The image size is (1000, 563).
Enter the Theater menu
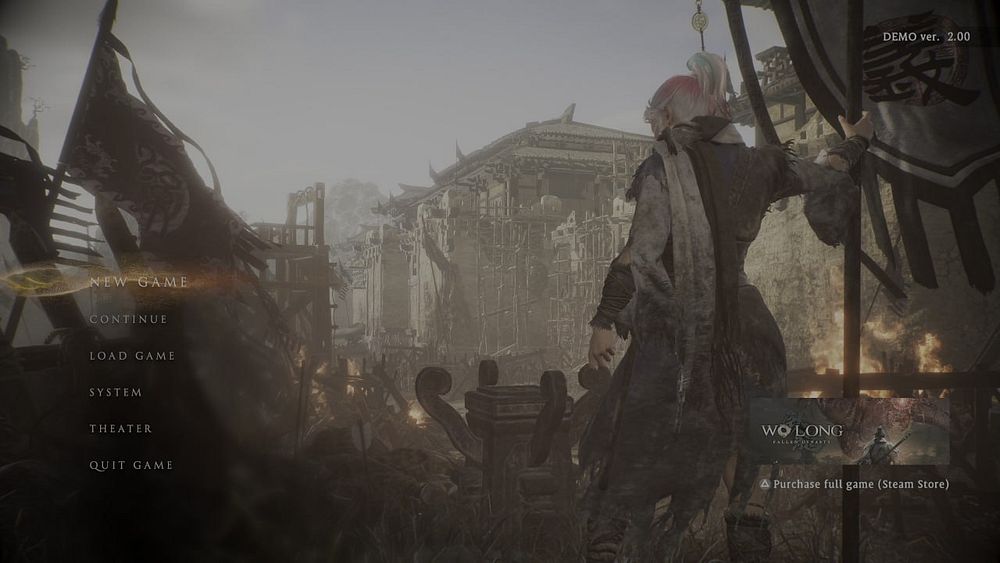pyautogui.click(x=121, y=429)
